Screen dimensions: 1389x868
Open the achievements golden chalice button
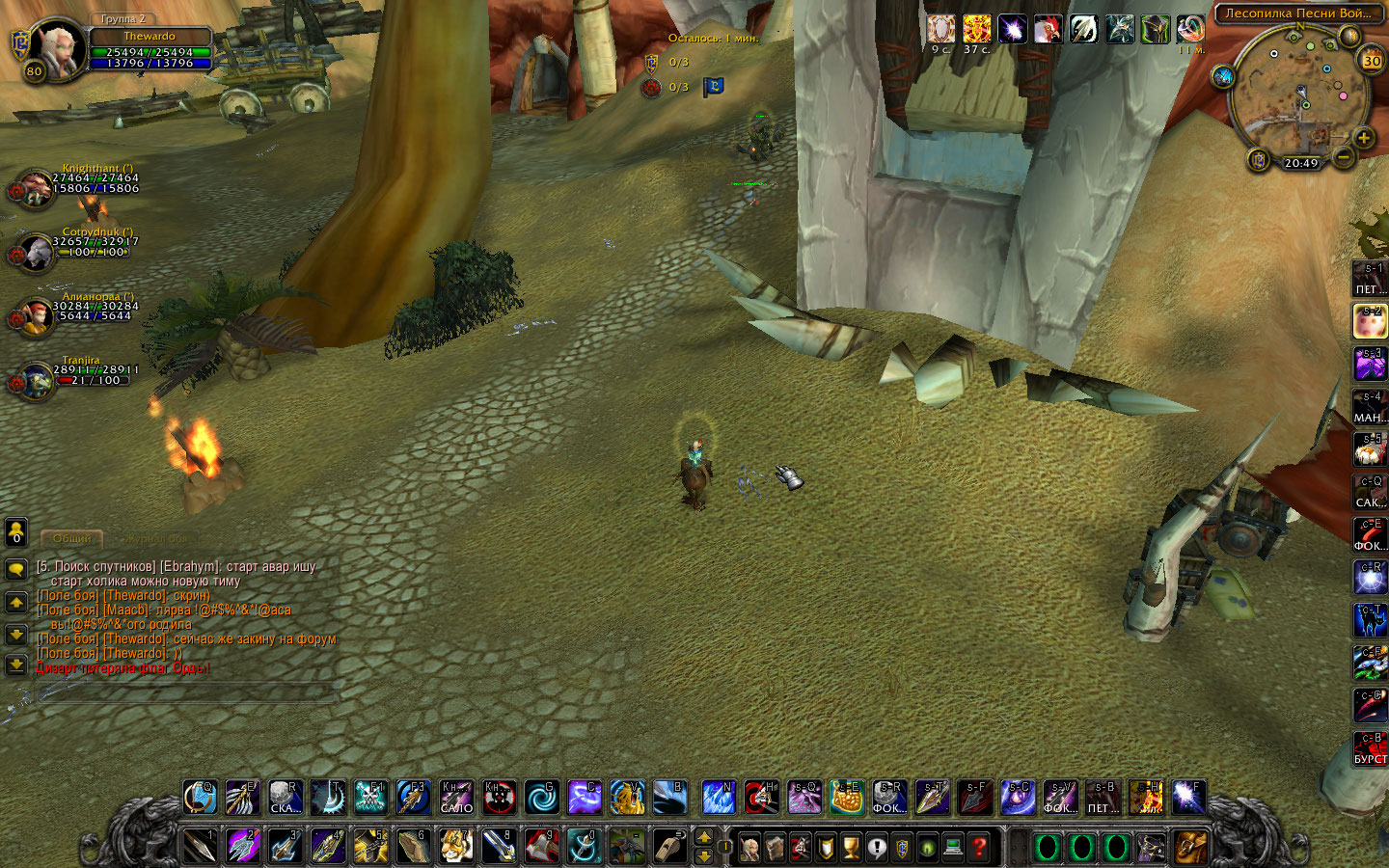[x=851, y=848]
